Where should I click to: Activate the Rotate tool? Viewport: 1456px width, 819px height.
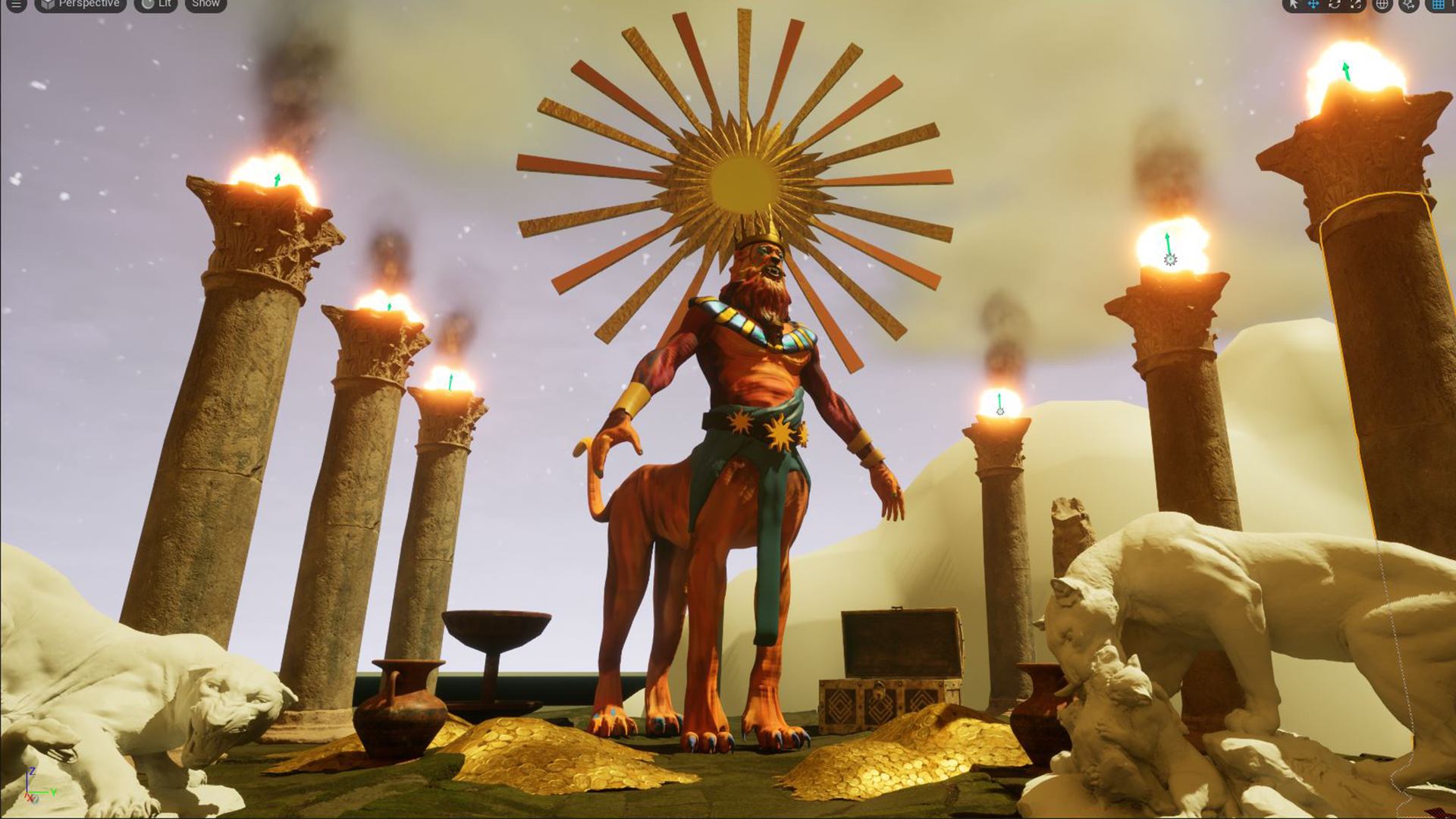coord(1333,5)
